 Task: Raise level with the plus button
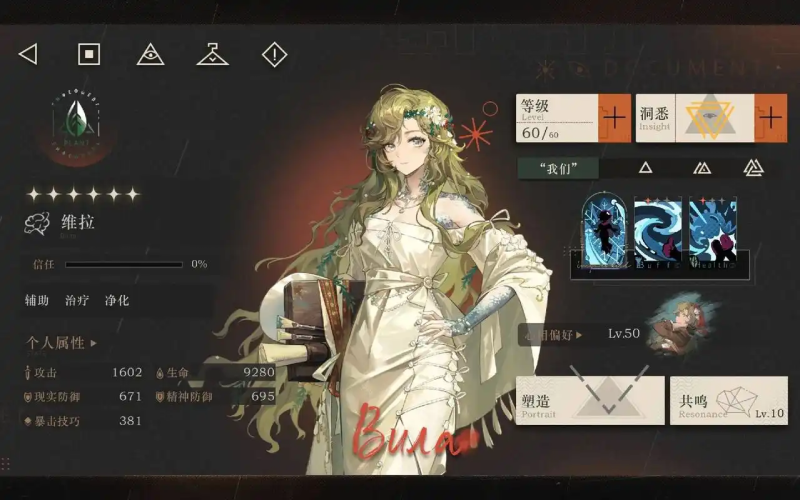click(x=614, y=118)
